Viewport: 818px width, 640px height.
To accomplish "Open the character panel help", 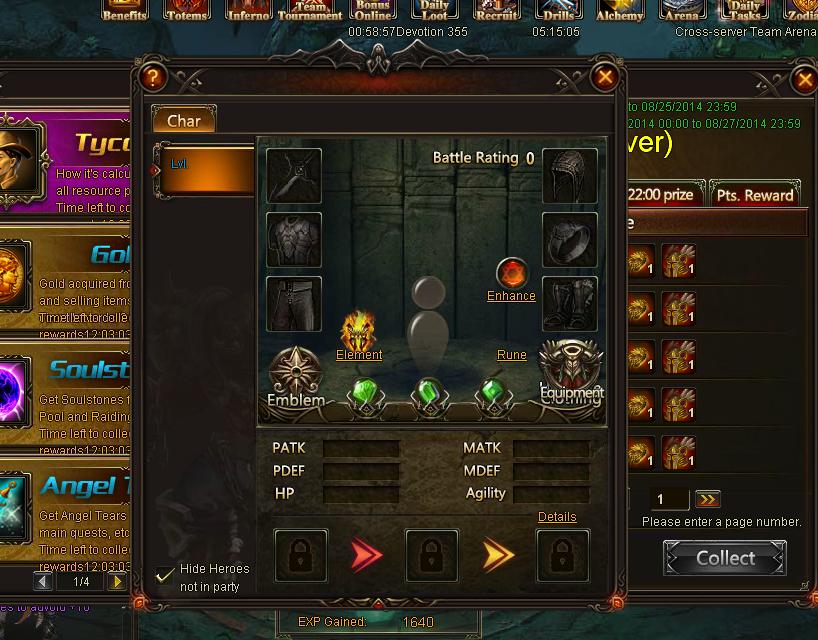I will pyautogui.click(x=152, y=77).
